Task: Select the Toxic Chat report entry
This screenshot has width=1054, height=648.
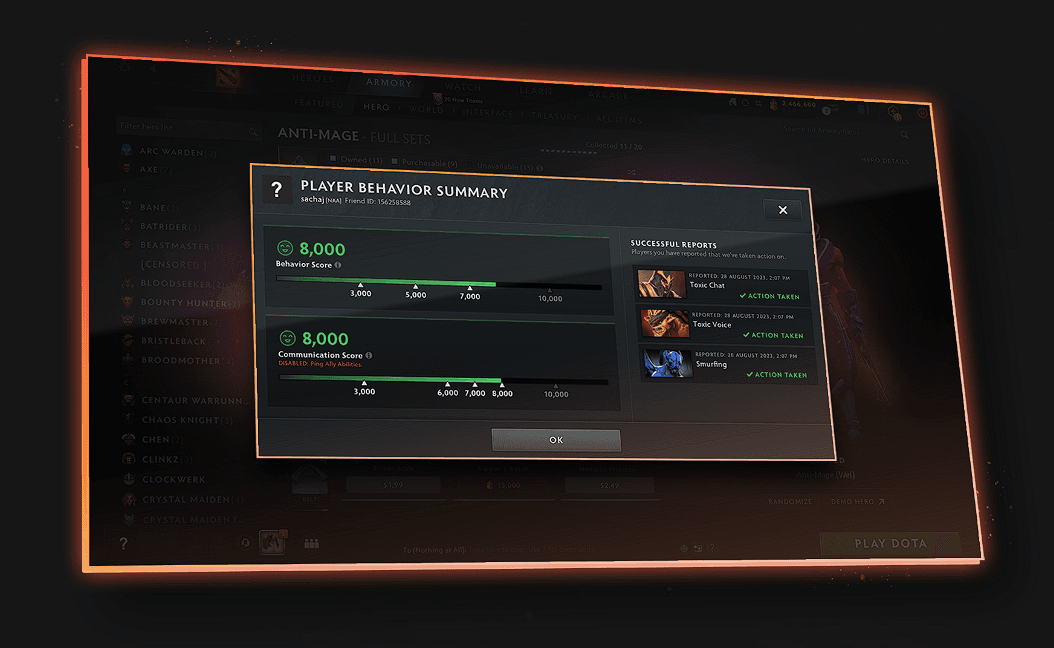Action: [723, 284]
